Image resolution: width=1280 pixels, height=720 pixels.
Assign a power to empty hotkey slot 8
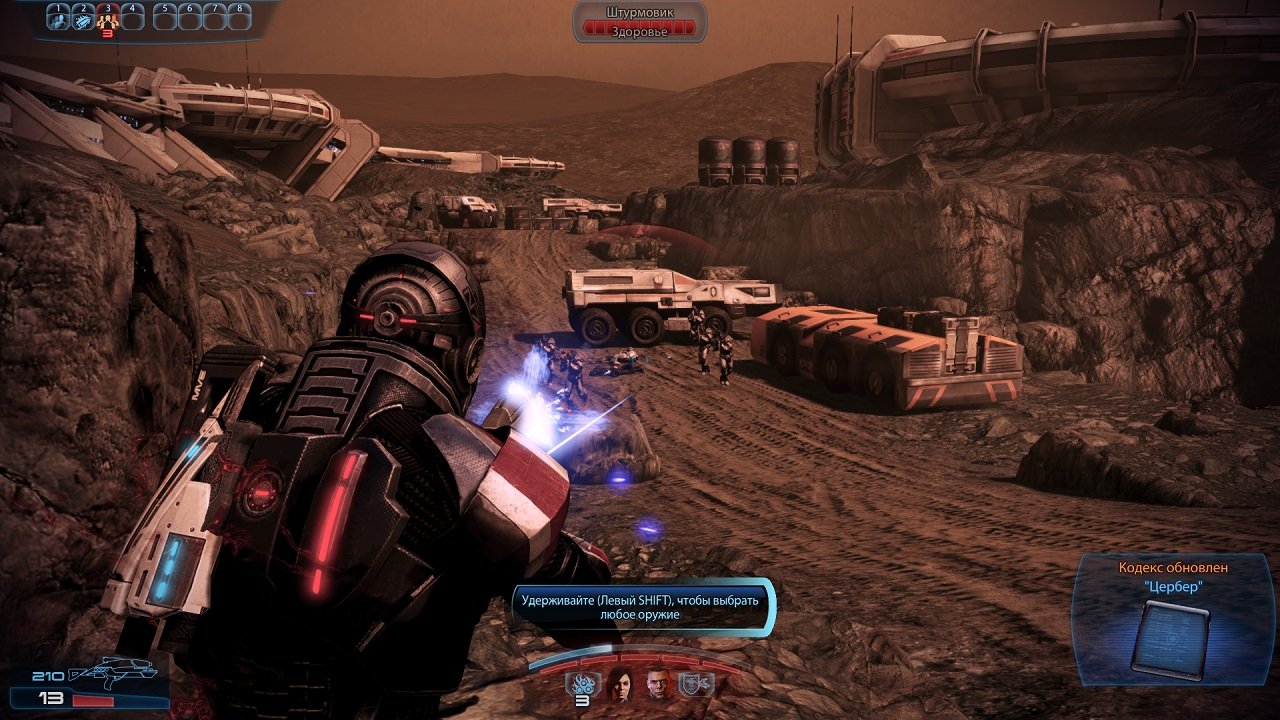240,18
